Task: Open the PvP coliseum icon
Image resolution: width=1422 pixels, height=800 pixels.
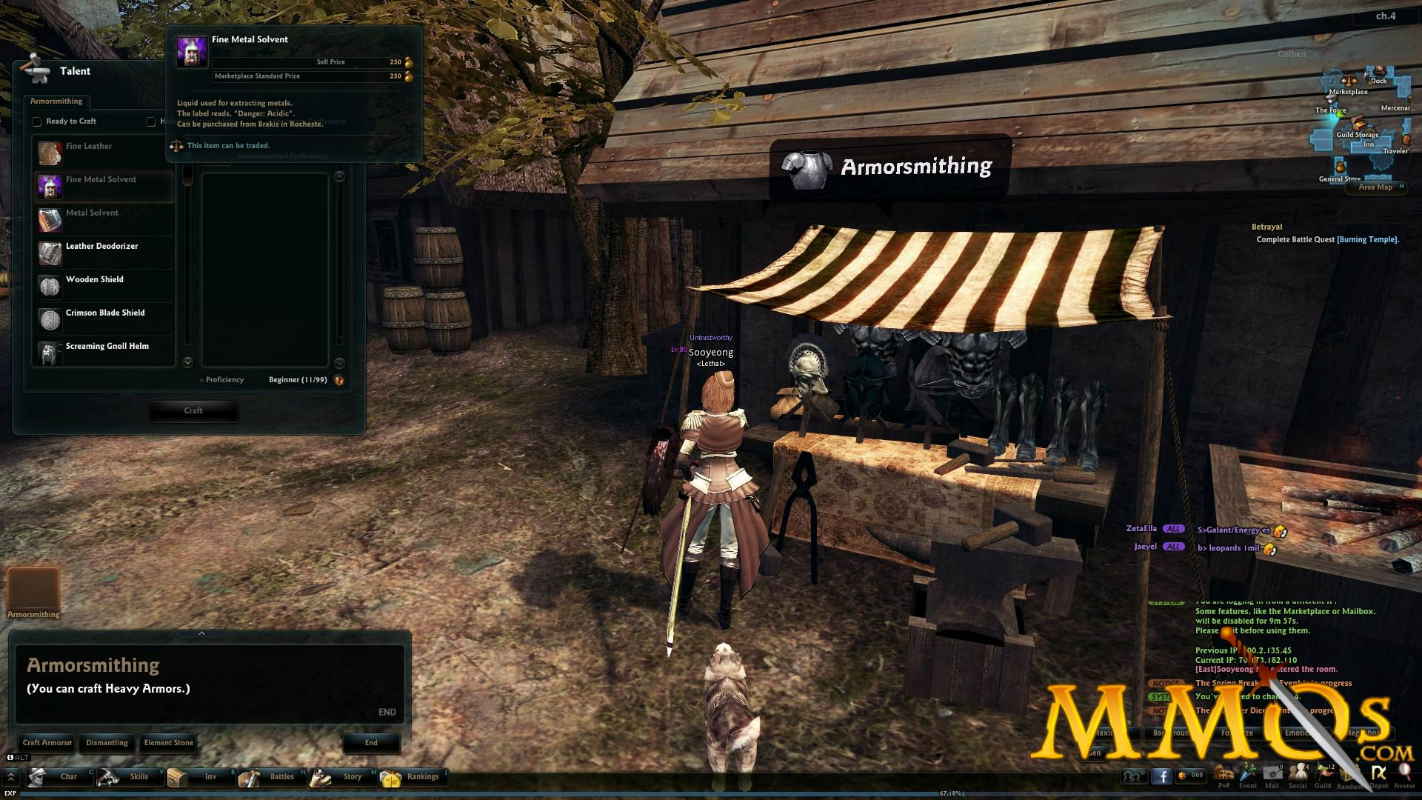Action: click(x=1225, y=772)
